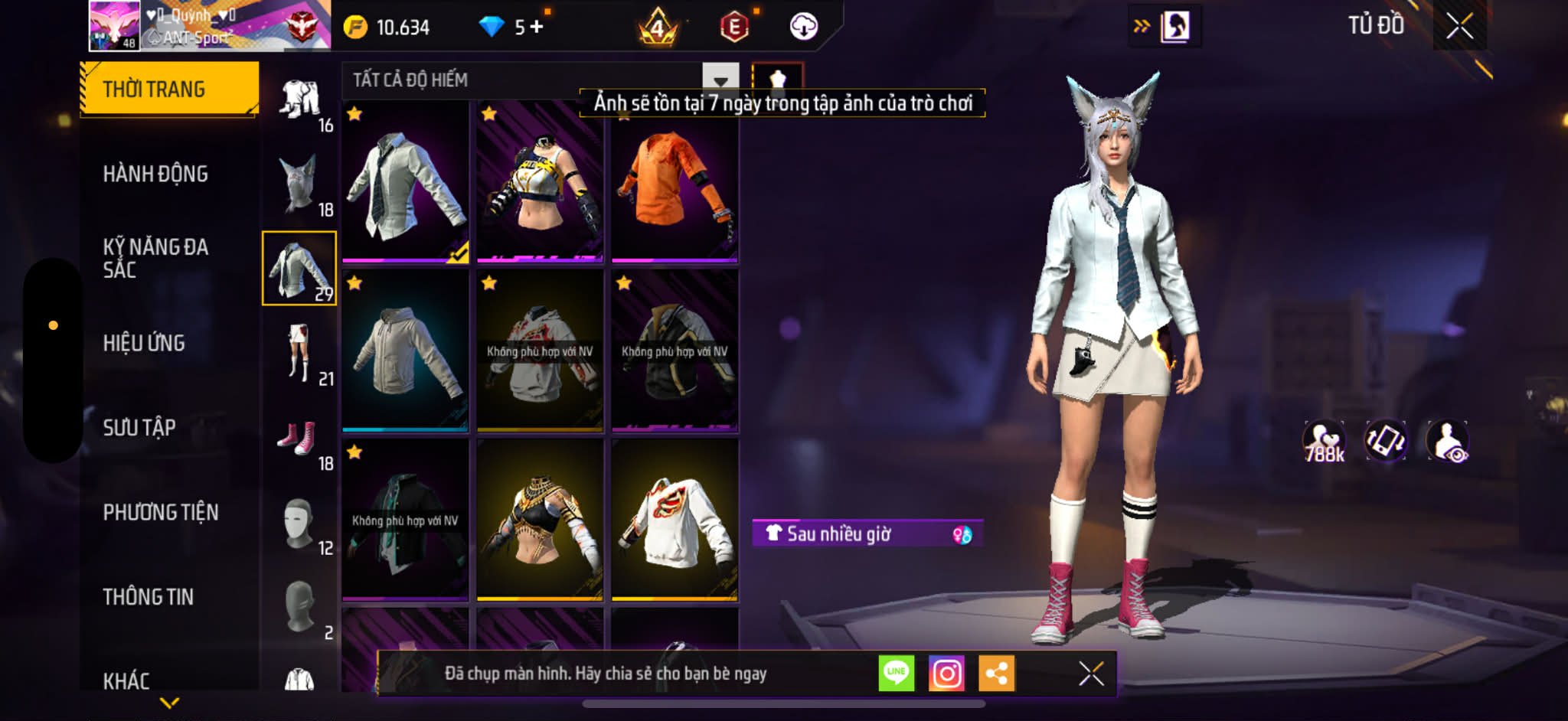Show the PHƯƠNG TIỆN tab
This screenshot has height=721, width=1568.
[161, 512]
